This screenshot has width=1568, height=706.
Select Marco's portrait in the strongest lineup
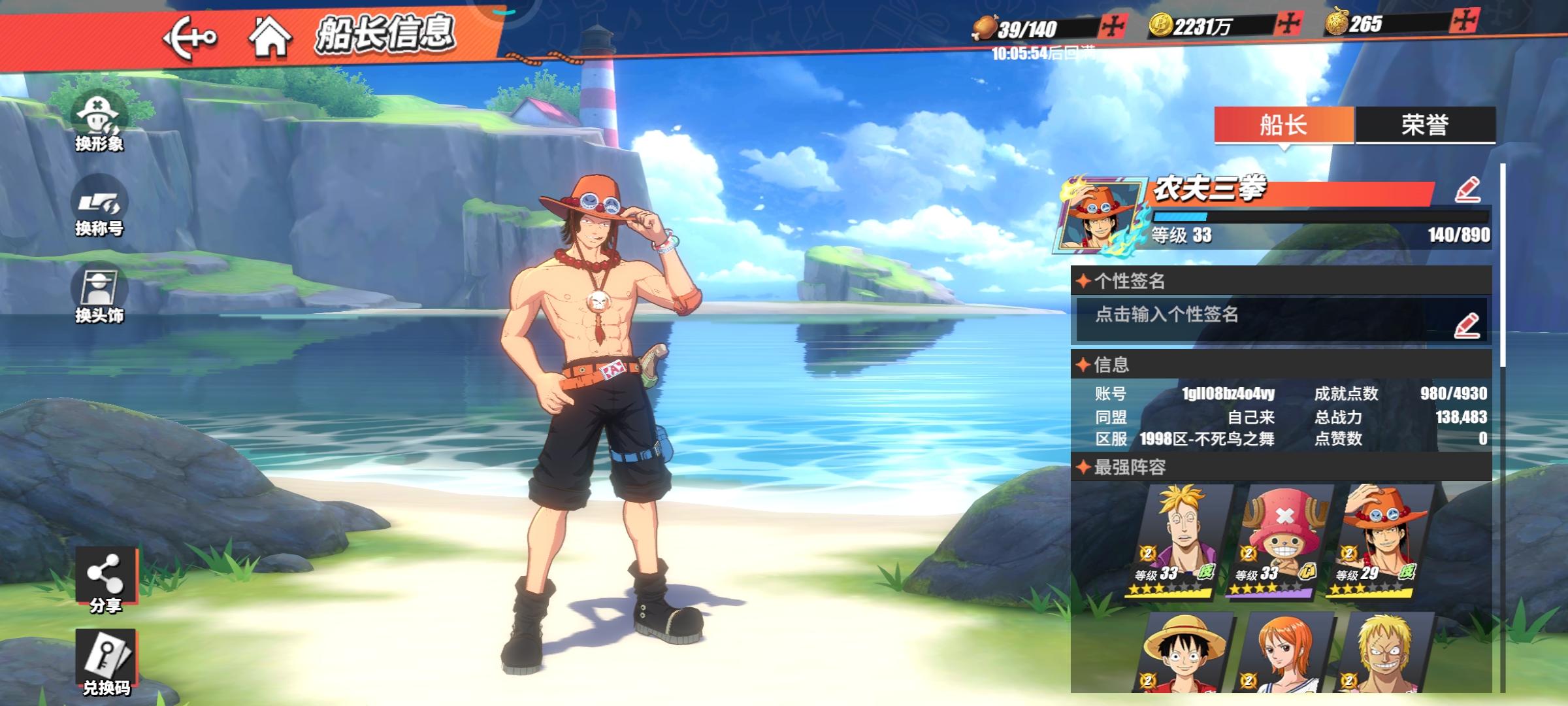coord(1181,540)
